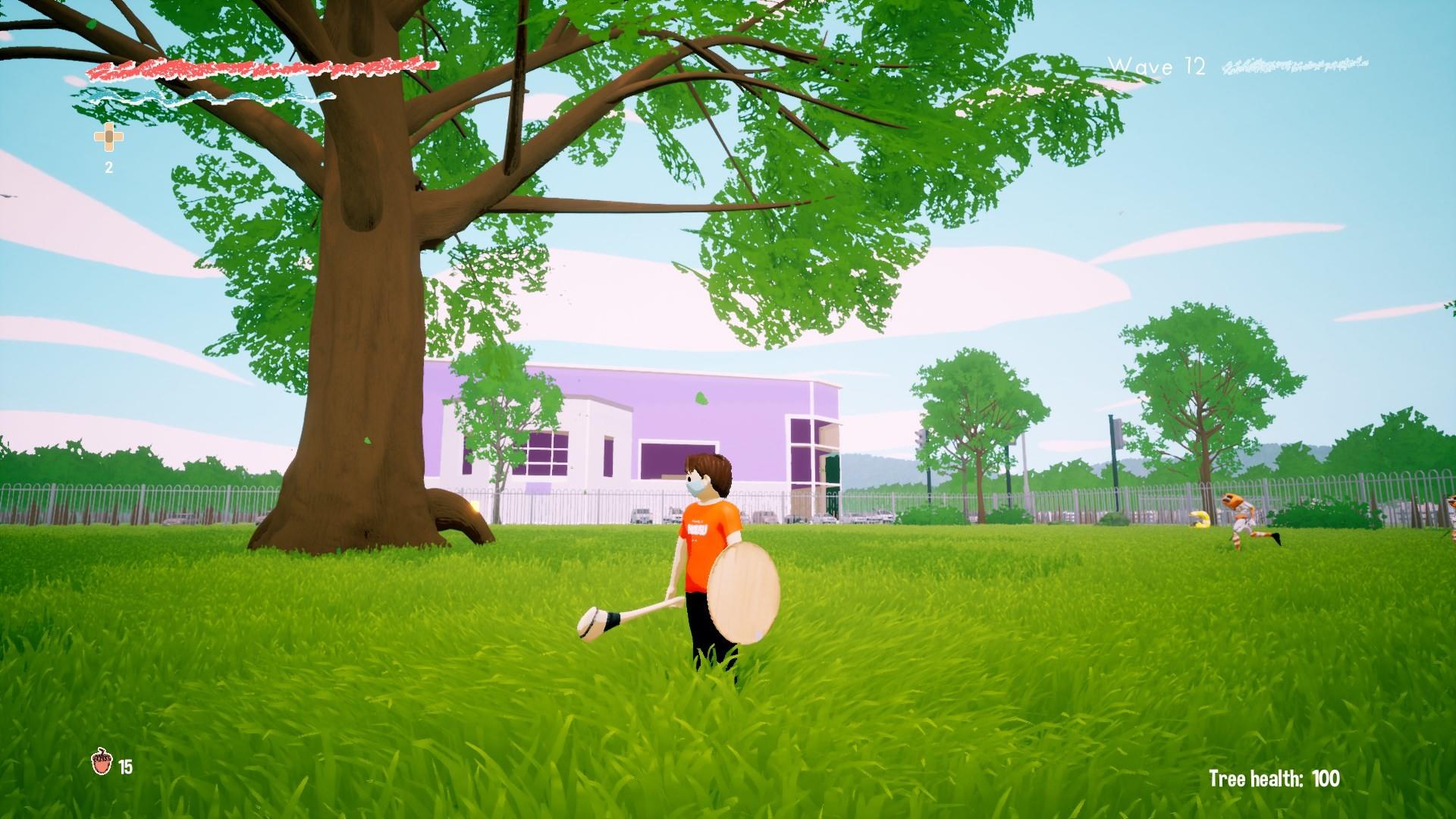Click the Wave 12 label
Viewport: 1456px width, 819px height.
click(1158, 66)
